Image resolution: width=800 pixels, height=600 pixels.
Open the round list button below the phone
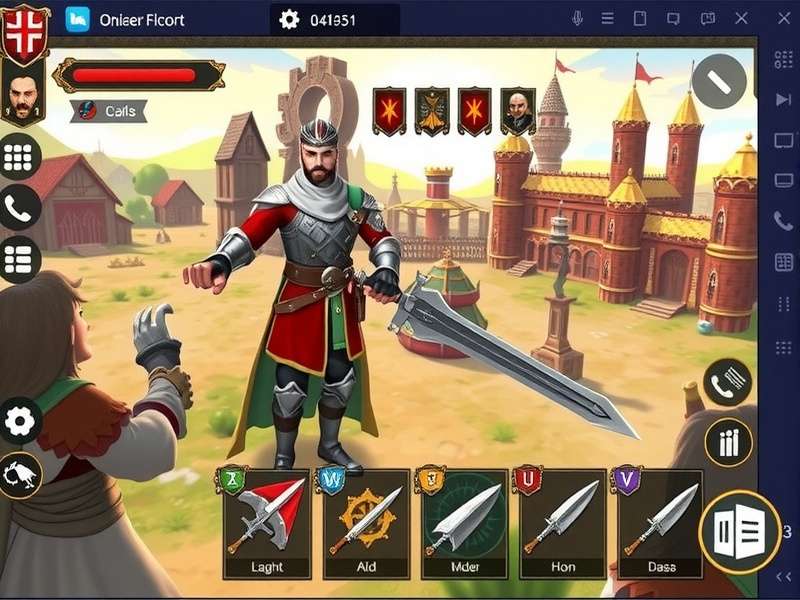click(19, 260)
